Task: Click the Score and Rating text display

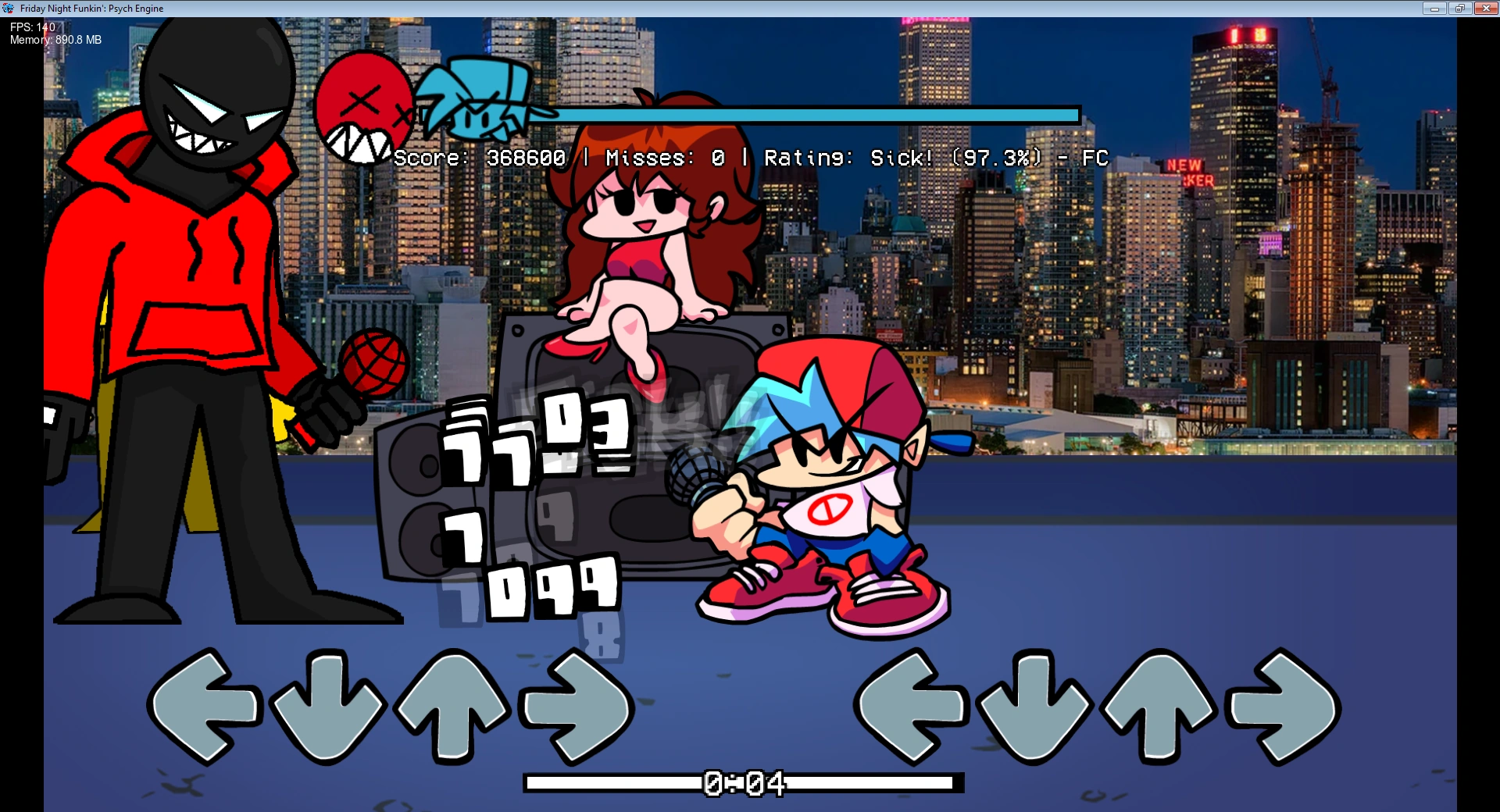Action: click(750, 158)
